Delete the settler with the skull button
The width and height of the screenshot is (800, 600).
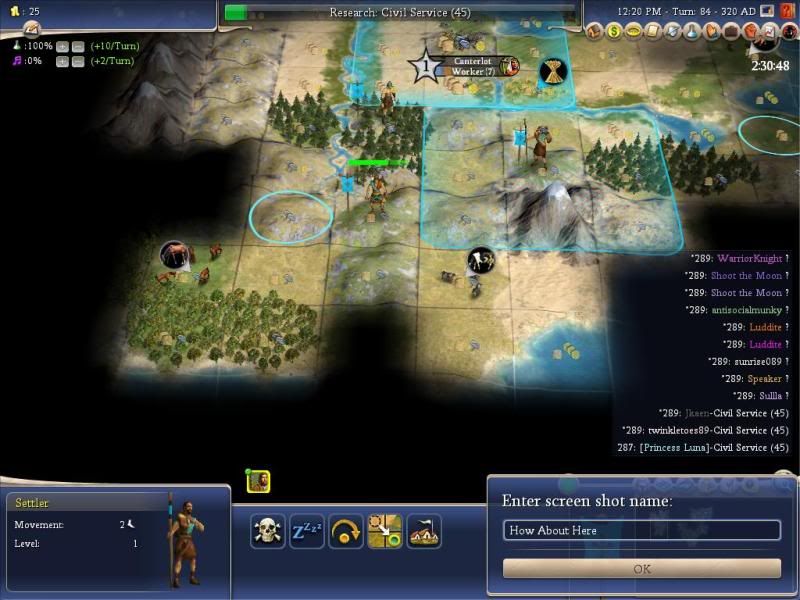pyautogui.click(x=267, y=530)
